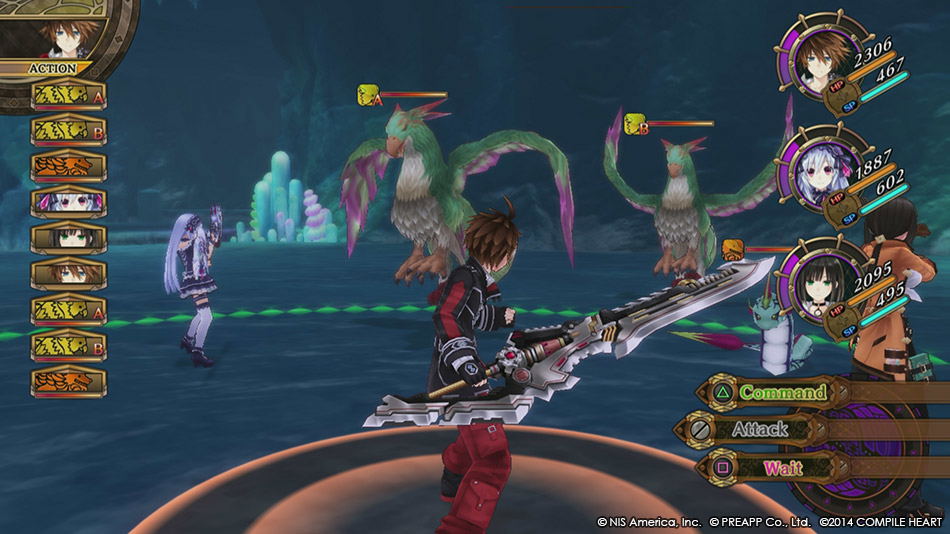The height and width of the screenshot is (534, 950).
Task: Target the enemy B marker above the bird
Action: tap(636, 124)
